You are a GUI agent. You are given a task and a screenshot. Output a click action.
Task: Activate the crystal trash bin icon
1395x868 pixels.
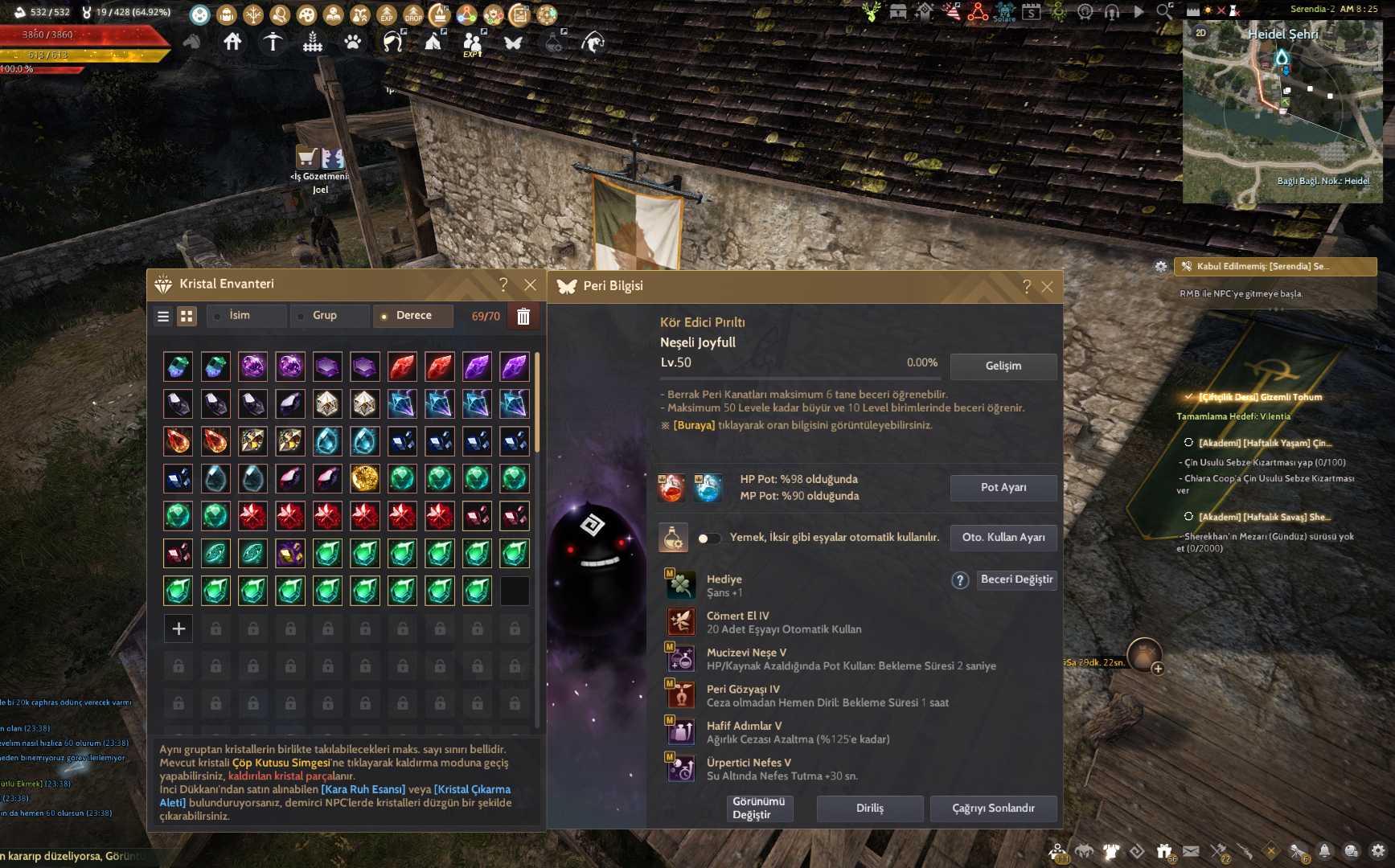point(523,317)
